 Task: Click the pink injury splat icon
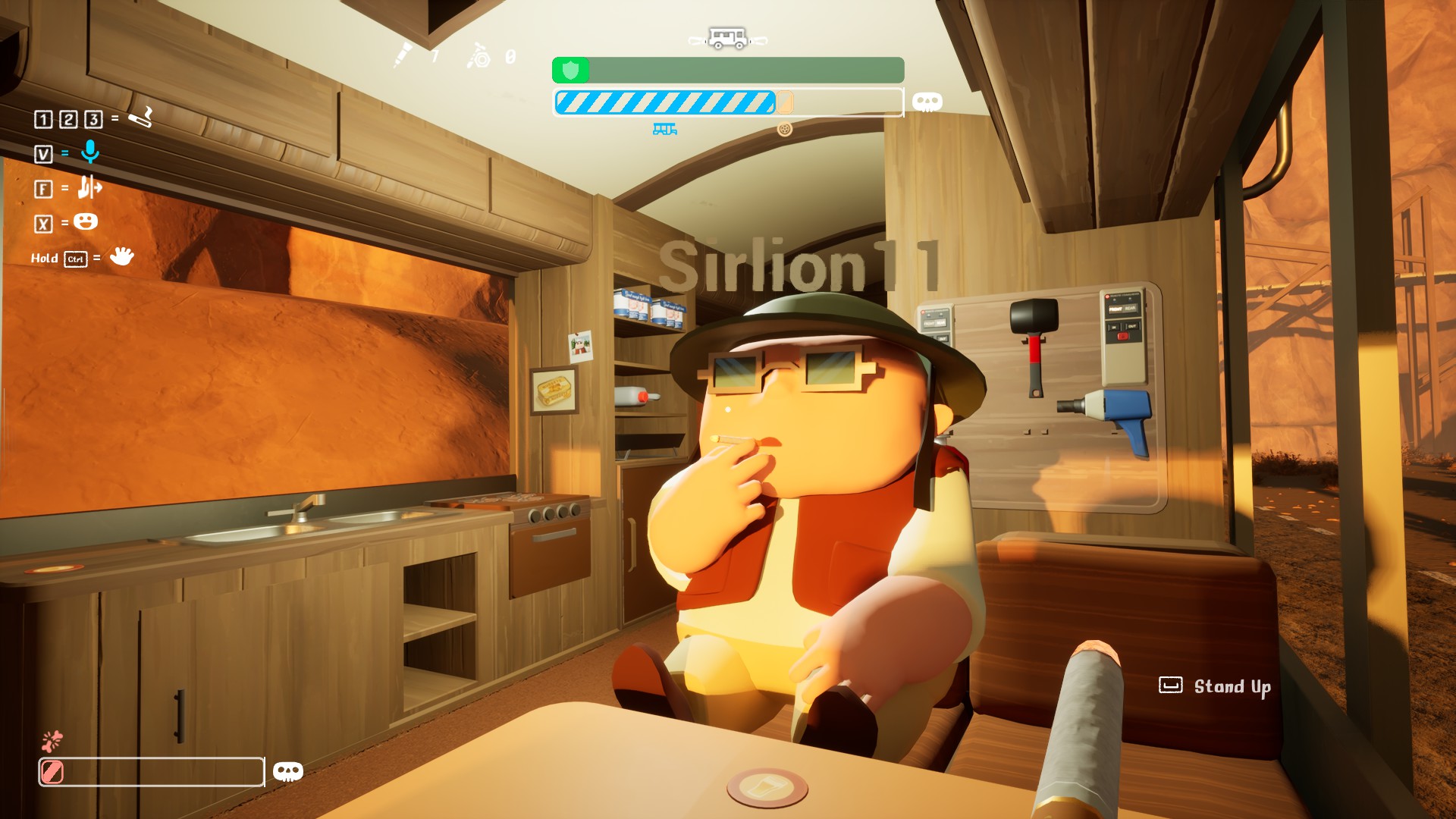tap(52, 740)
